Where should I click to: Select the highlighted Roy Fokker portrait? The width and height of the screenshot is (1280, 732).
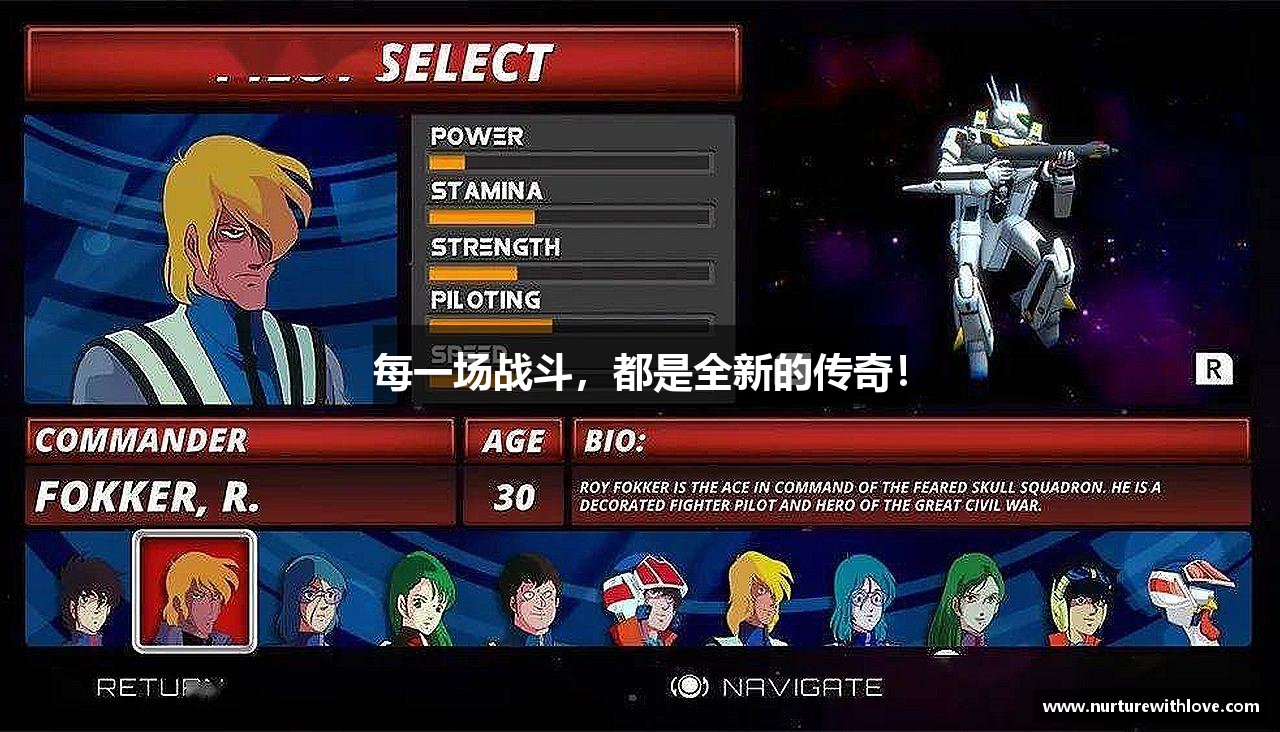(194, 590)
